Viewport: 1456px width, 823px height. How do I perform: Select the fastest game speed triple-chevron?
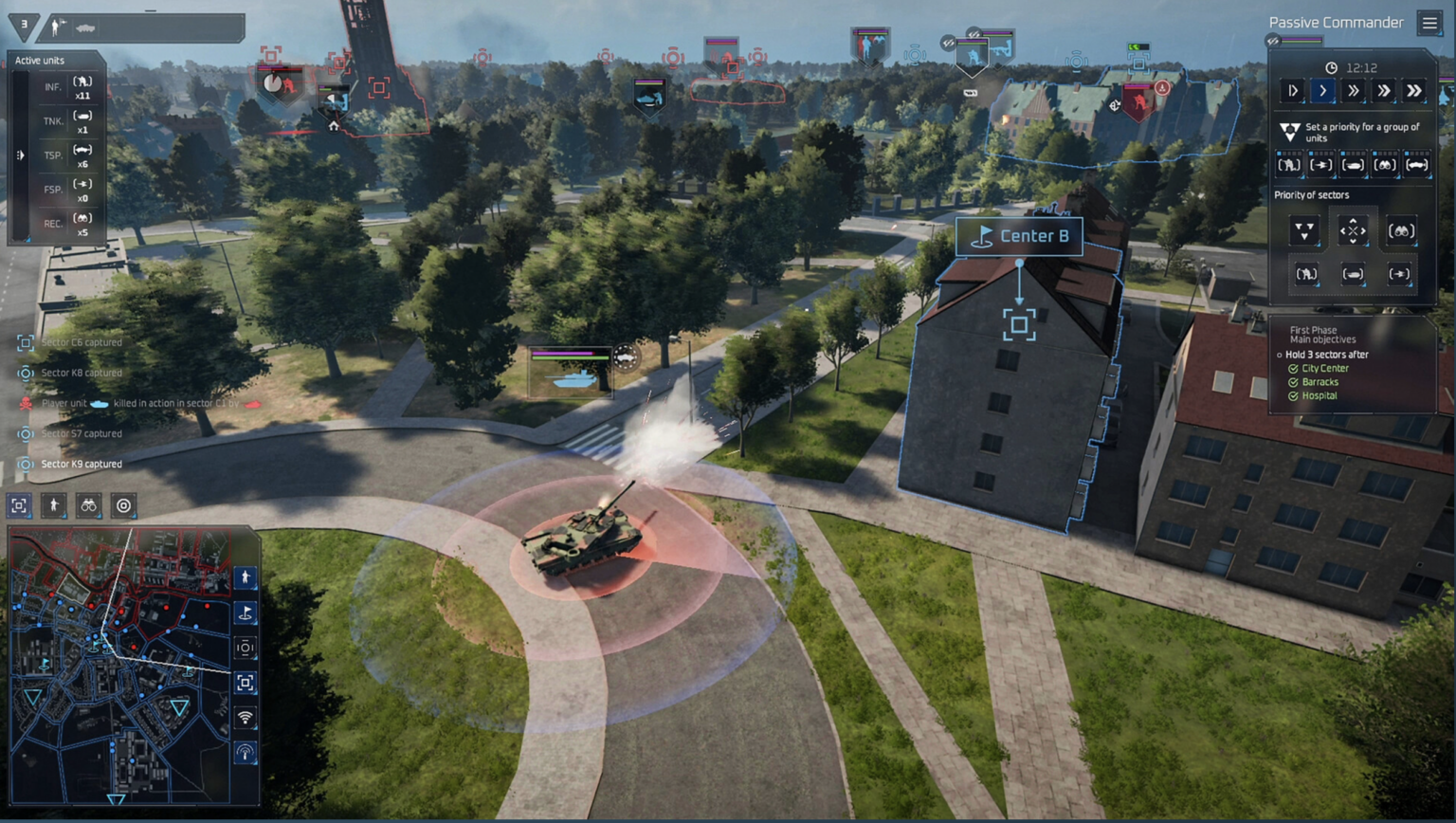pyautogui.click(x=1413, y=91)
